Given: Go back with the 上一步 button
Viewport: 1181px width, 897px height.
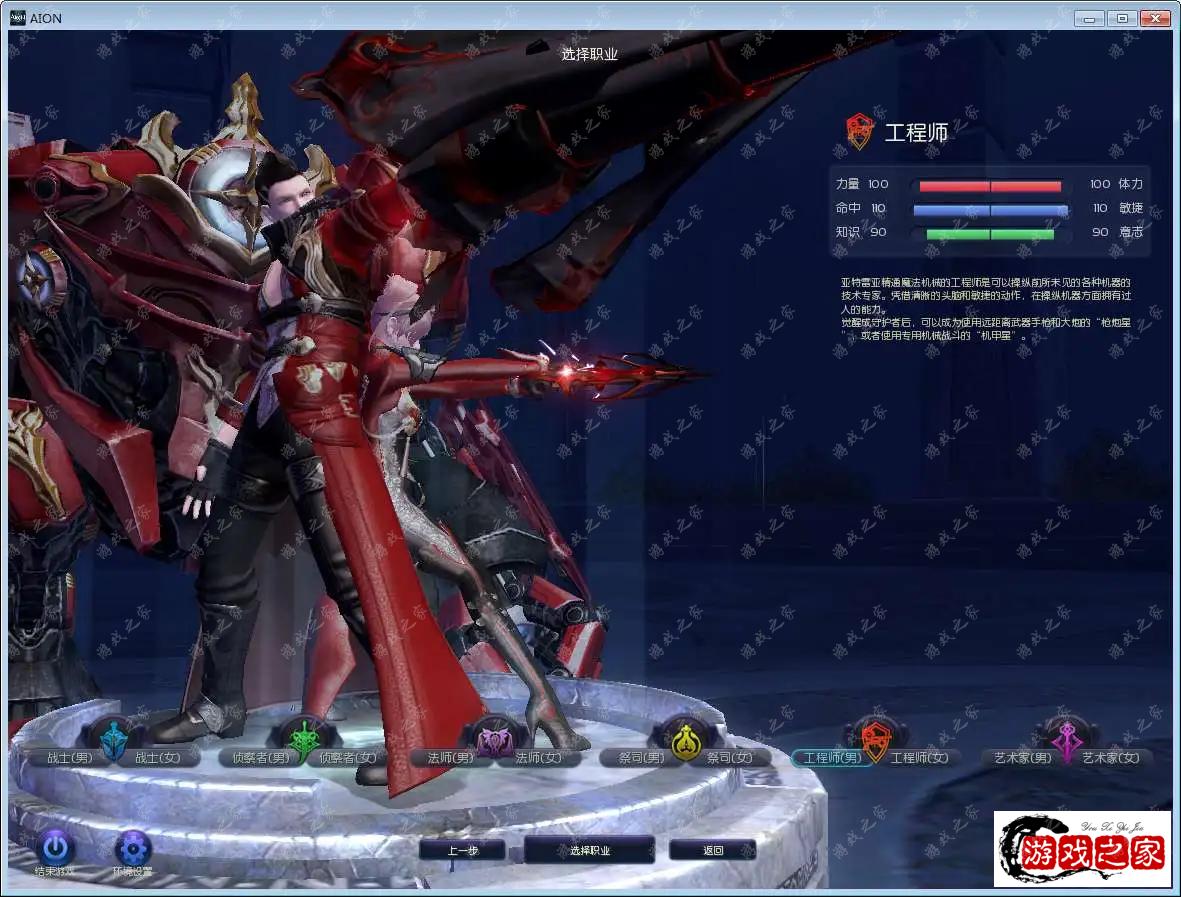Looking at the screenshot, I should tap(462, 851).
